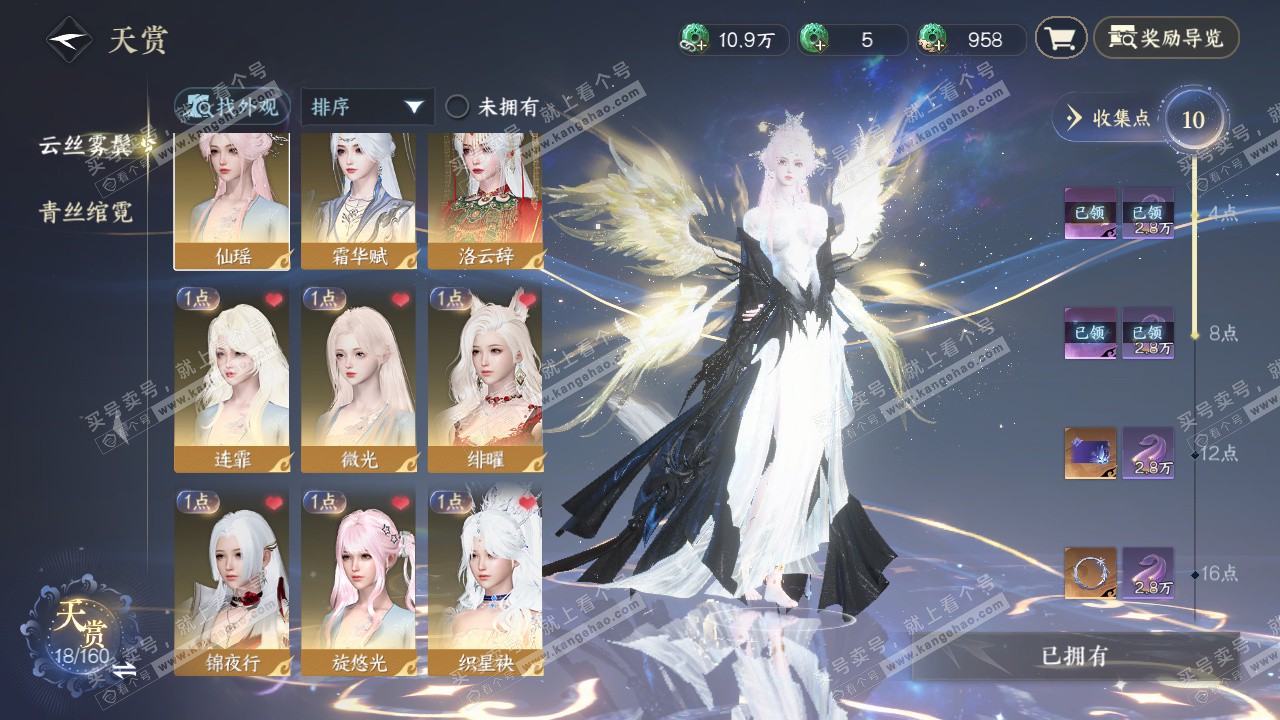Select the 锦夜行 hairstyle card
This screenshot has height=720, width=1280.
point(232,582)
